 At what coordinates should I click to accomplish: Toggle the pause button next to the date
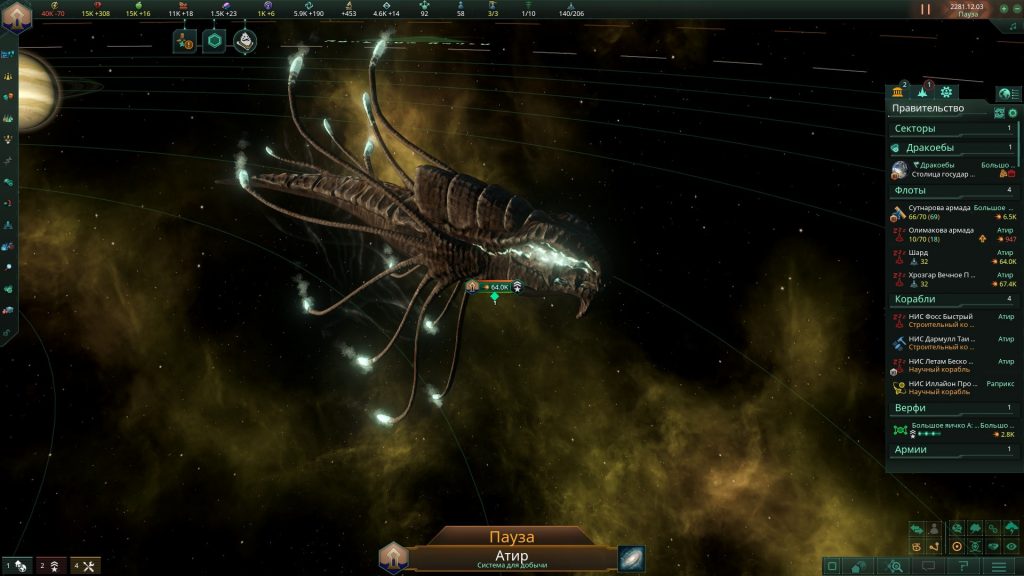pyautogui.click(x=925, y=9)
